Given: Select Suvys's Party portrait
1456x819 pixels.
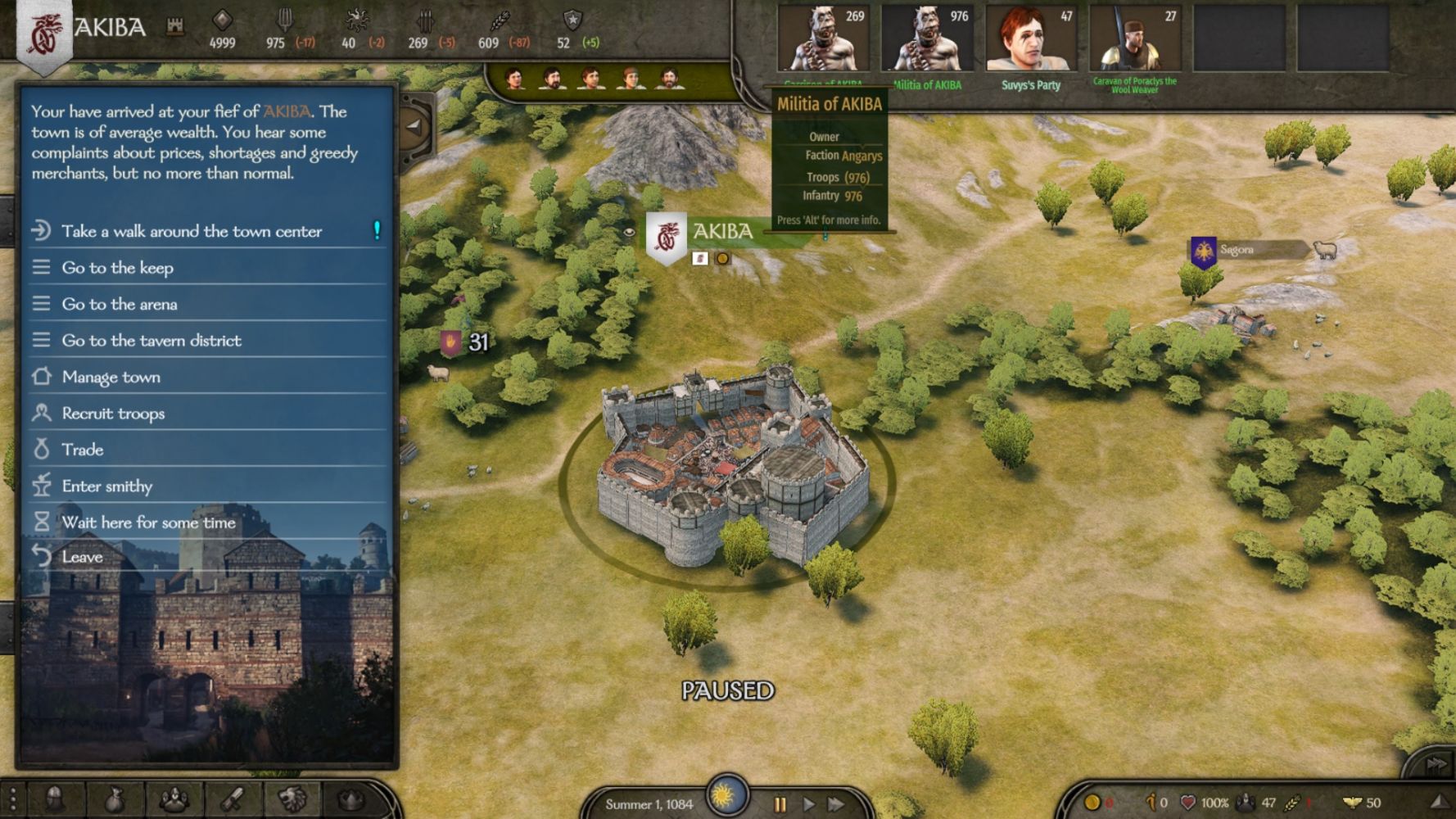Looking at the screenshot, I should click(x=1030, y=41).
